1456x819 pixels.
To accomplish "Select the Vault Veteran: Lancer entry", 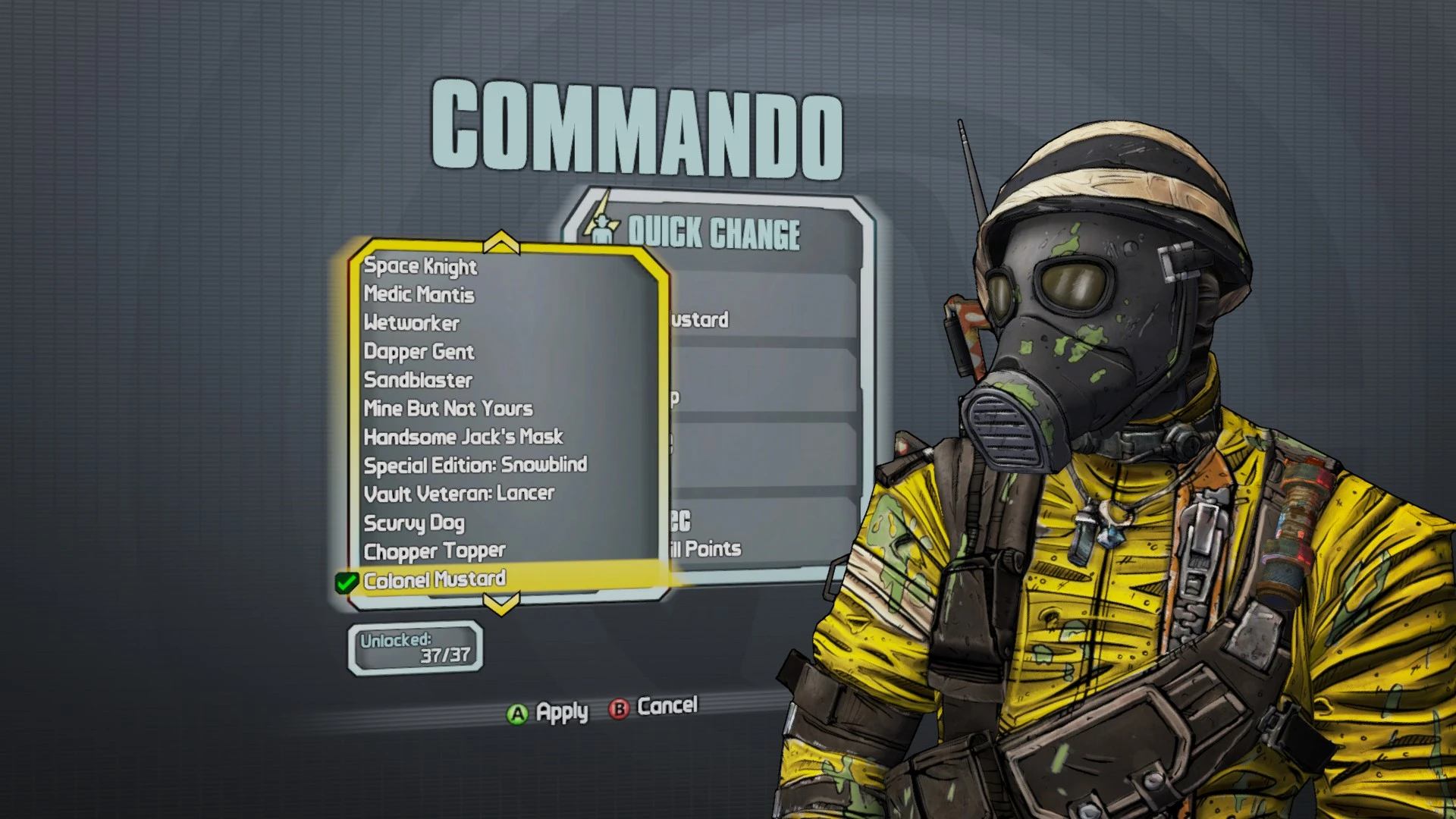I will [x=459, y=493].
